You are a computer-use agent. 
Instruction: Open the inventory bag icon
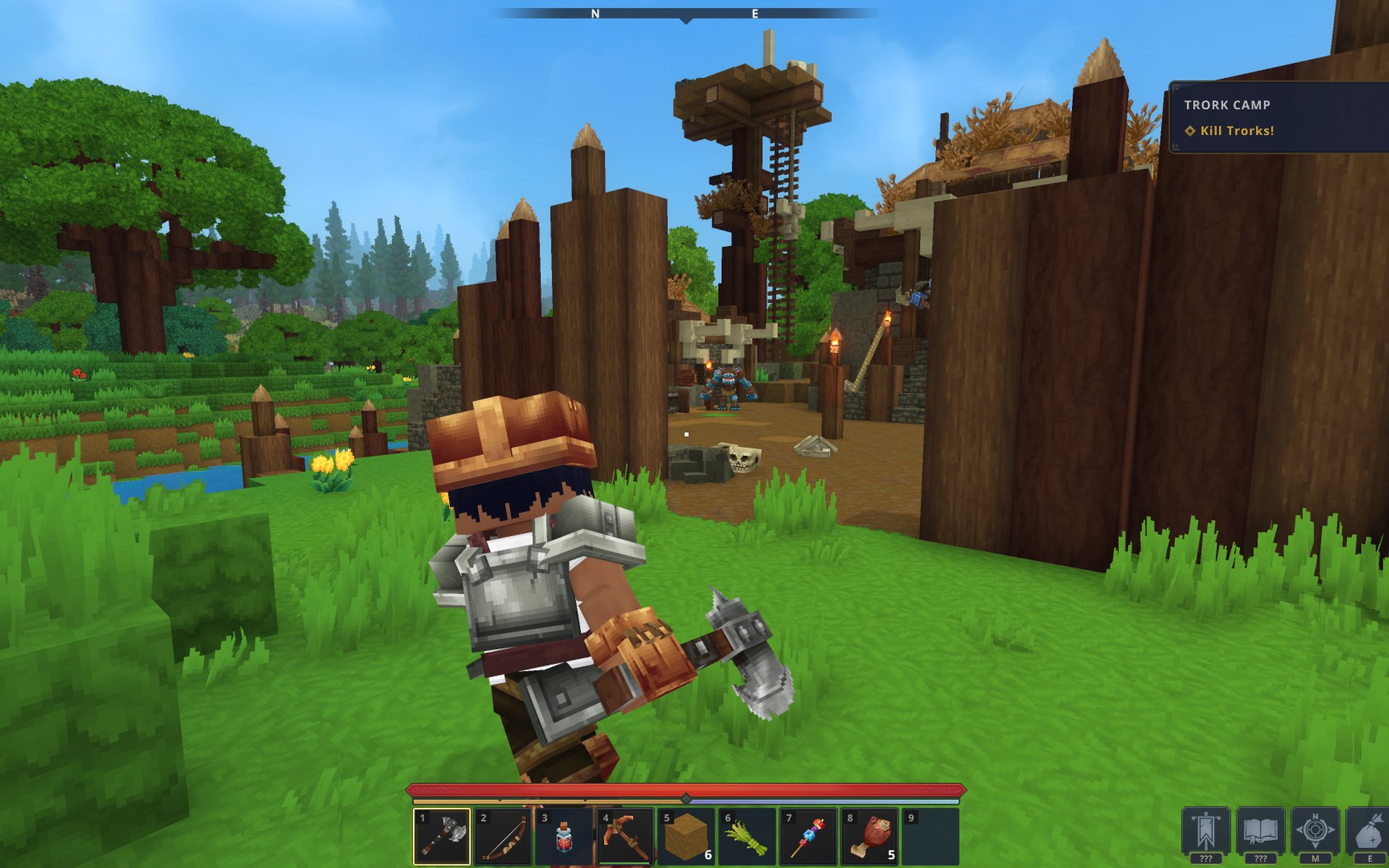1369,832
